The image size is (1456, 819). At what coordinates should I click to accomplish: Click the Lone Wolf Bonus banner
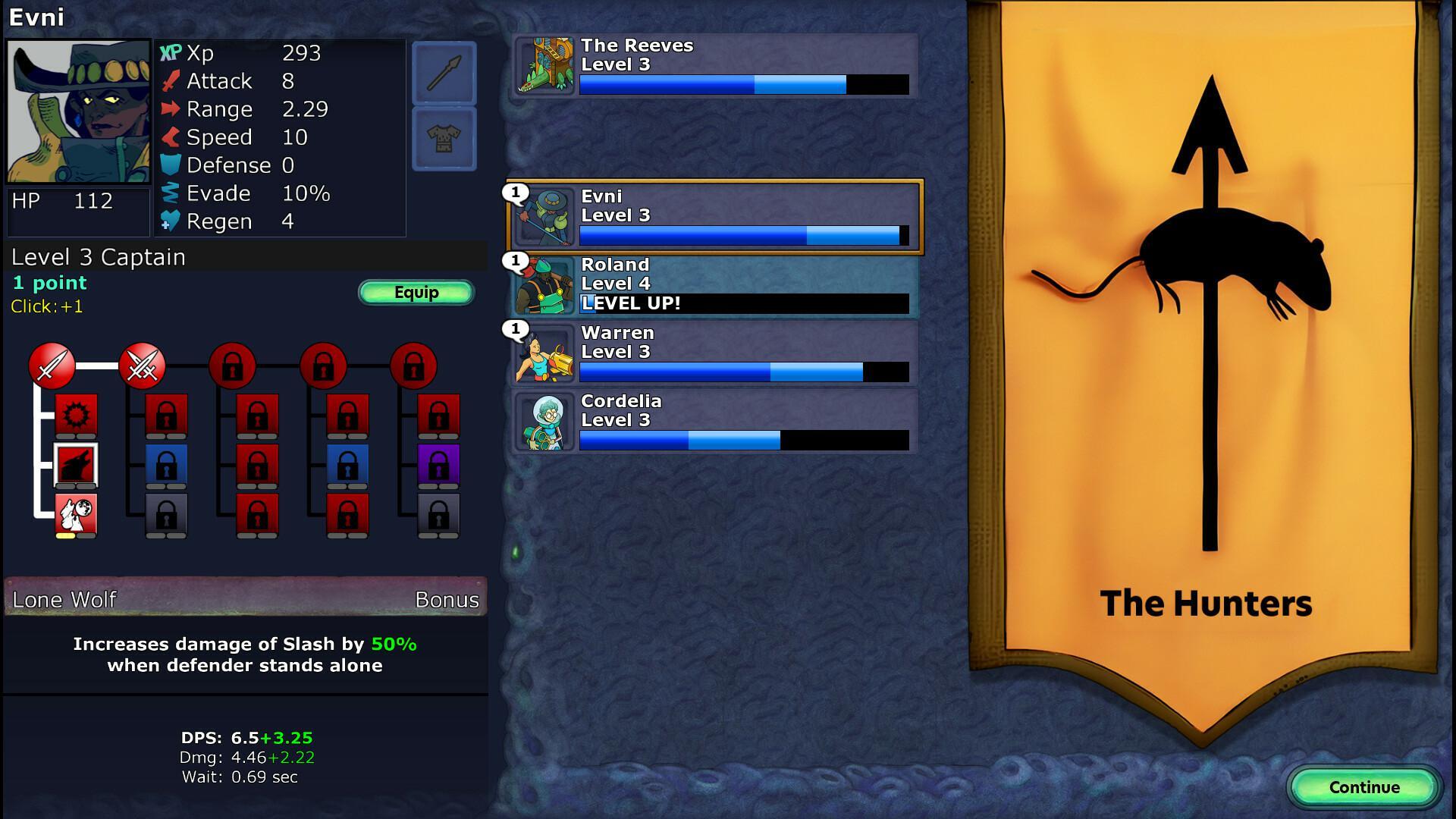pyautogui.click(x=244, y=598)
